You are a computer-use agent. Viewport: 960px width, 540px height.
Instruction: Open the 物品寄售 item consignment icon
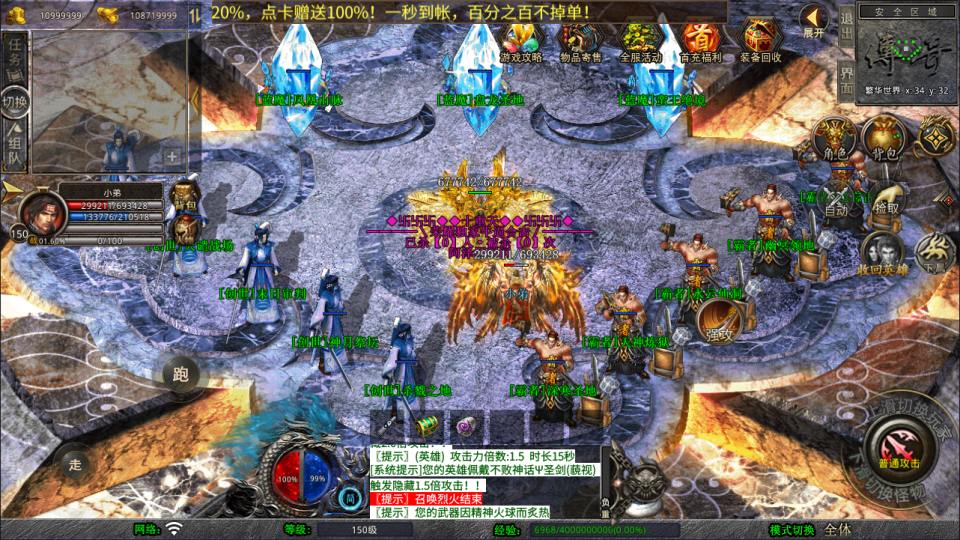coord(580,42)
